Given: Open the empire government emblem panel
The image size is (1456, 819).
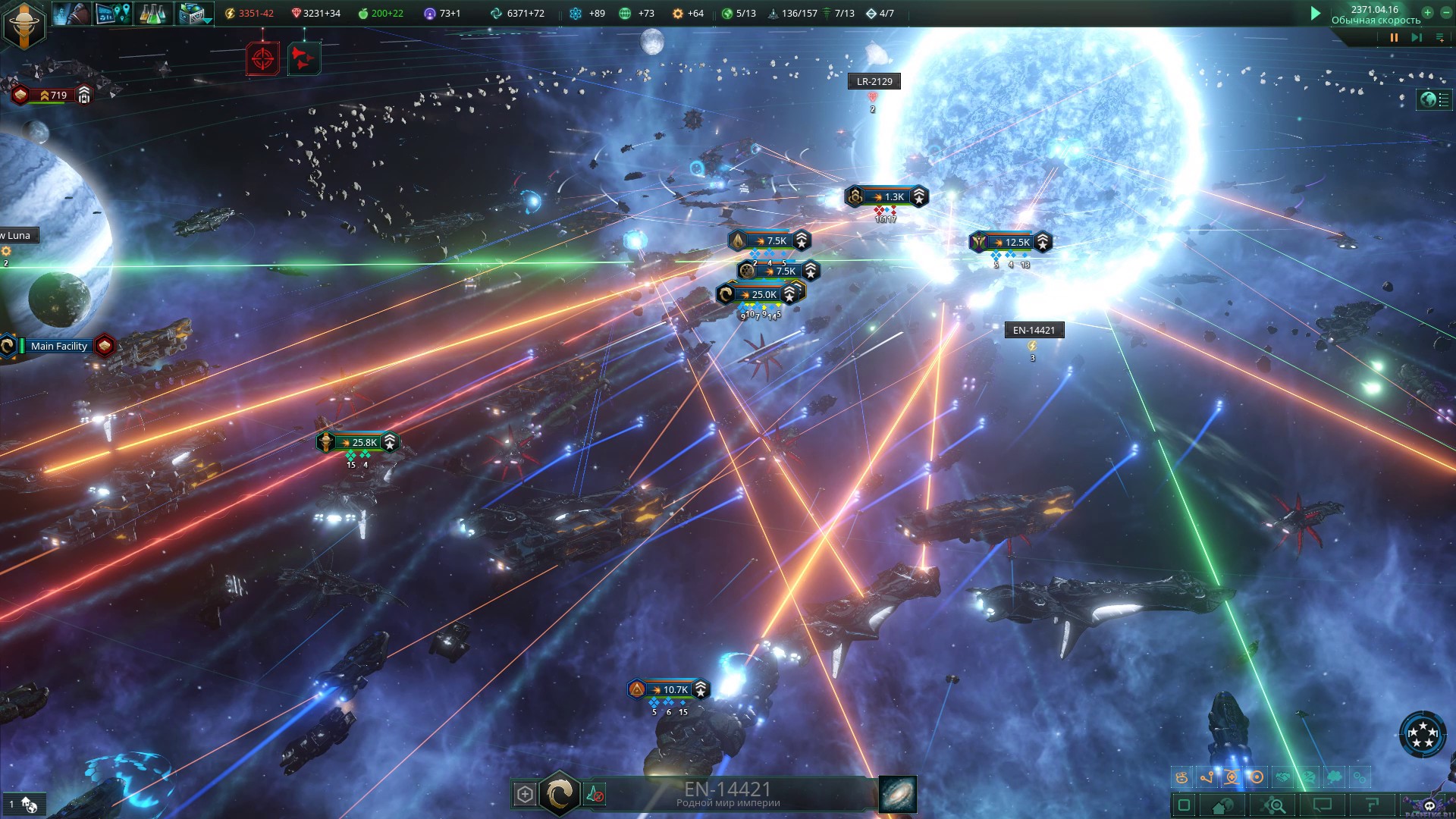Looking at the screenshot, I should pos(24,24).
